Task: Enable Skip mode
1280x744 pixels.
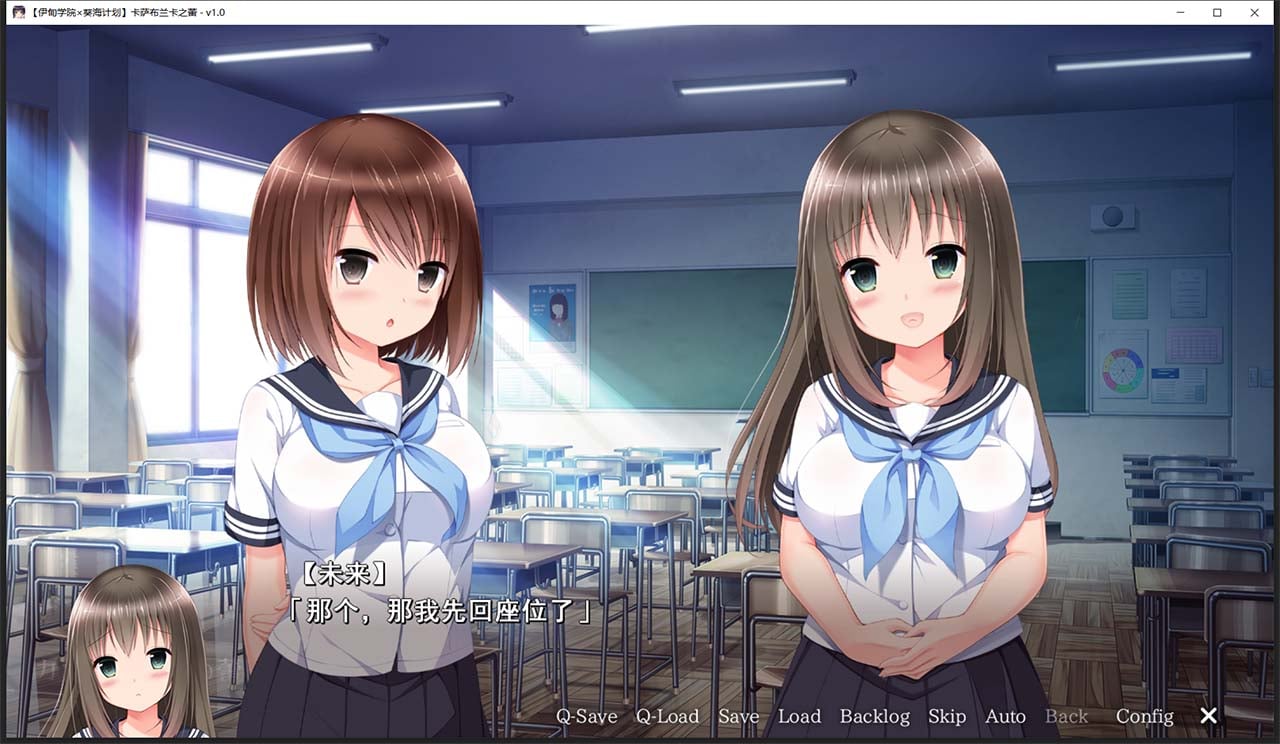Action: click(947, 716)
